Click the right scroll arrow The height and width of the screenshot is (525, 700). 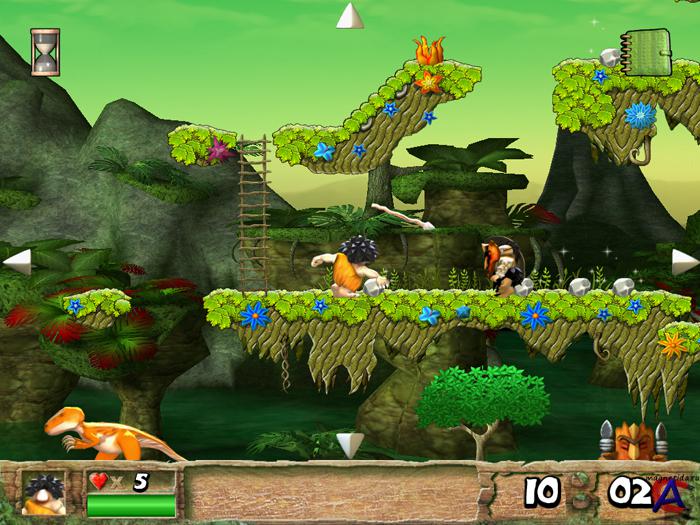tap(684, 261)
